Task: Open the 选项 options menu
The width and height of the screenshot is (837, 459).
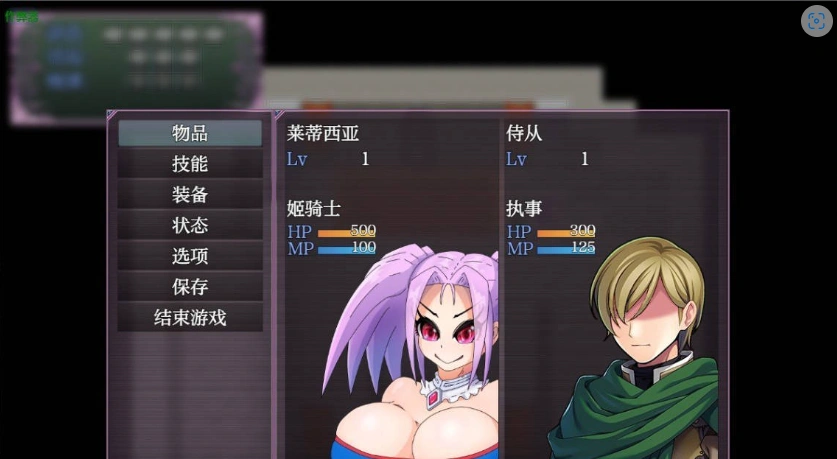Action: 190,256
